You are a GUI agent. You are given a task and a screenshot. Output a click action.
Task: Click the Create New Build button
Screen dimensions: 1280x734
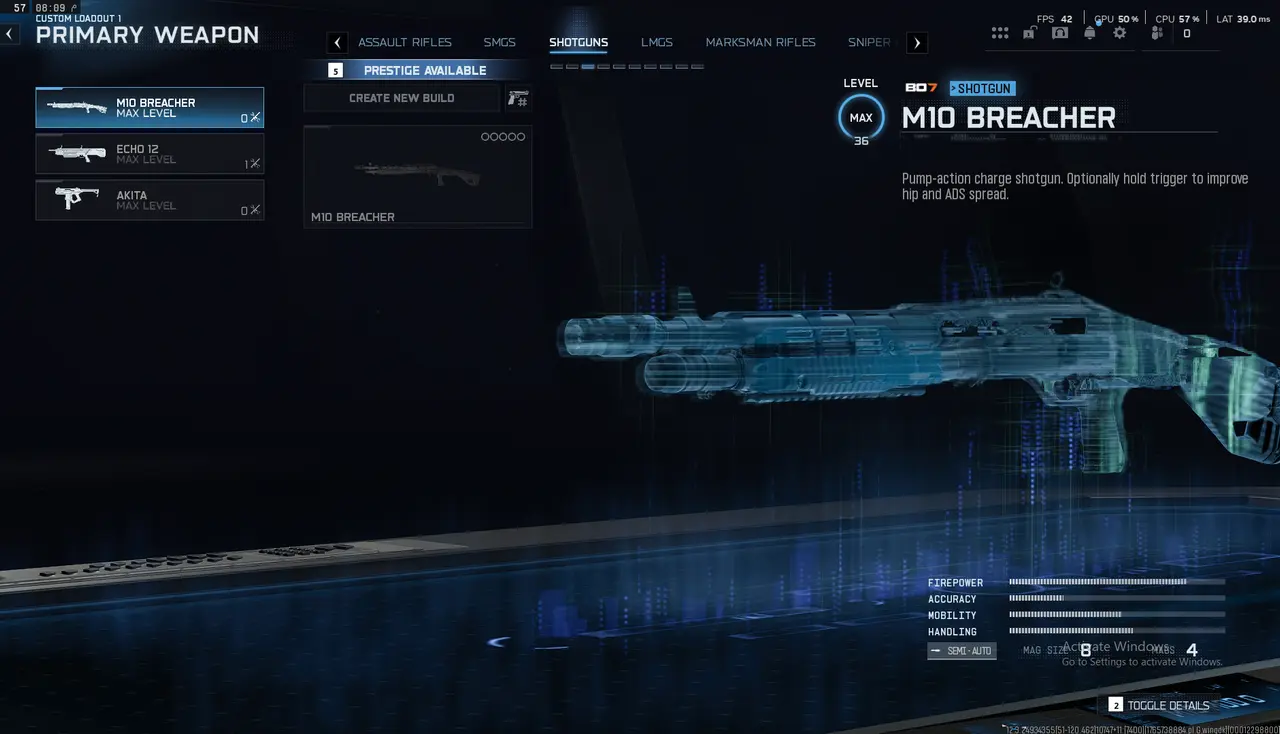400,98
